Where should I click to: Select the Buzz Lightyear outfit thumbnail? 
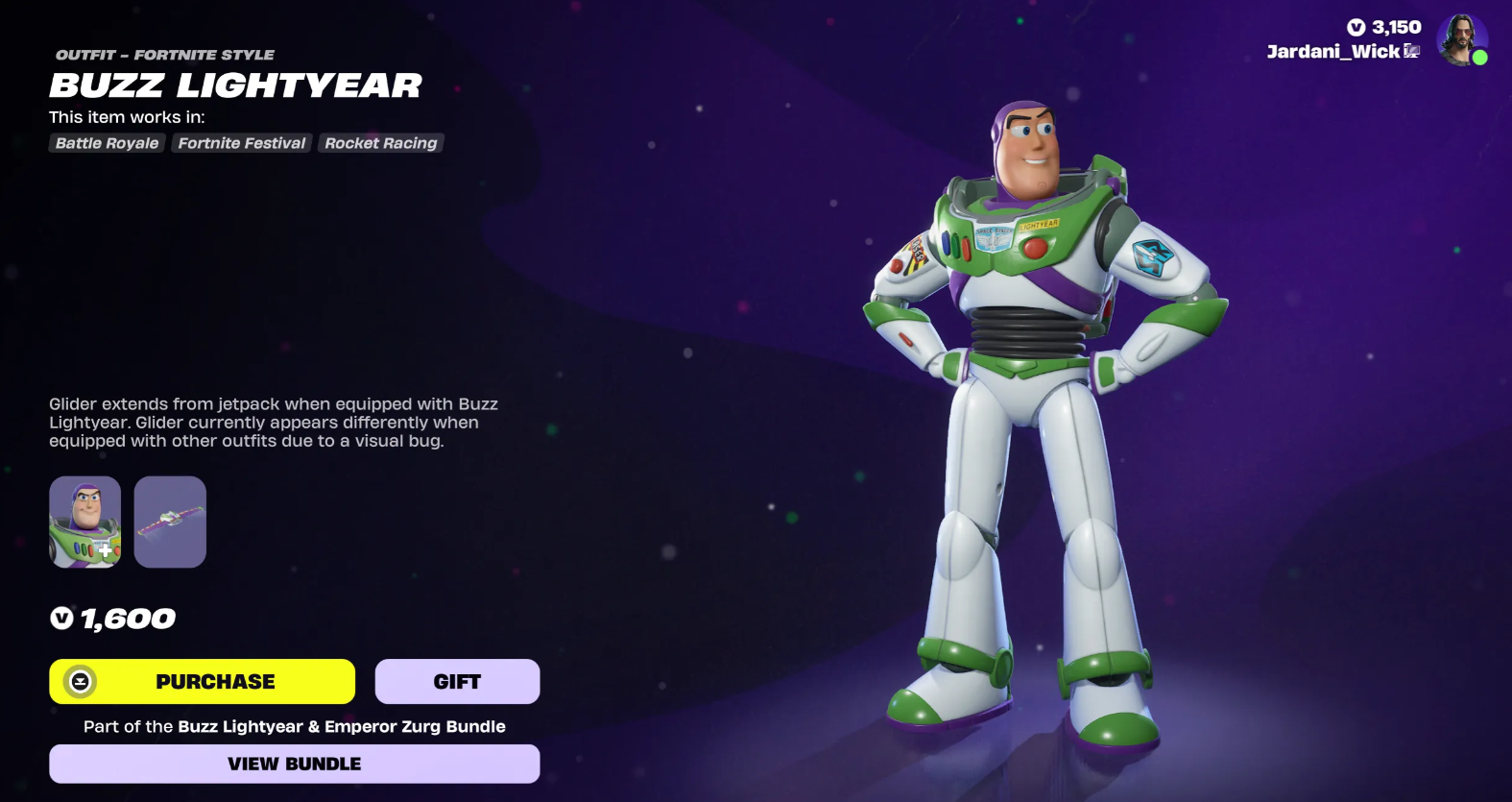click(x=85, y=522)
